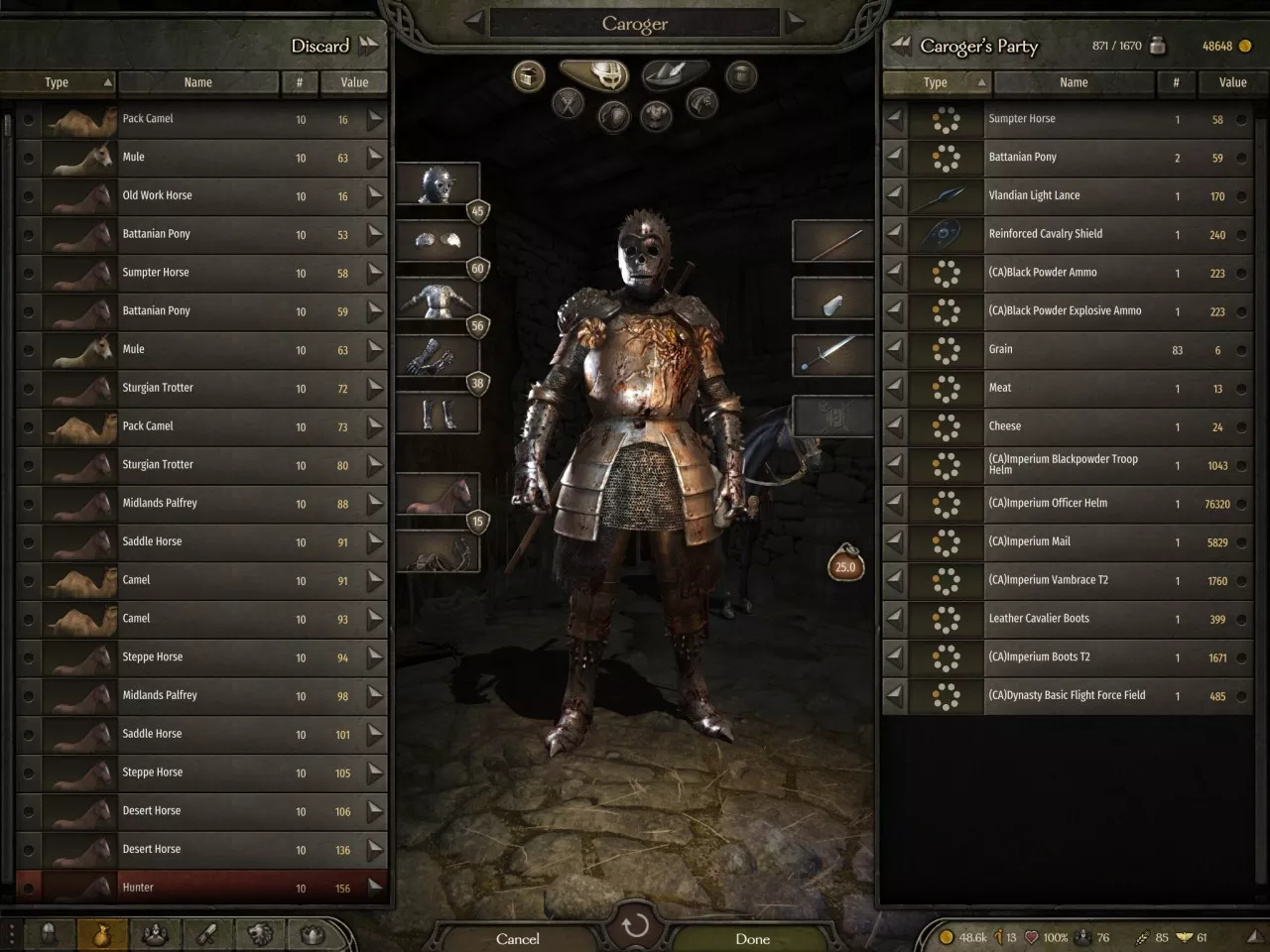Select the Hunter horse row
Viewport: 1270px width, 952px height.
pyautogui.click(x=198, y=888)
